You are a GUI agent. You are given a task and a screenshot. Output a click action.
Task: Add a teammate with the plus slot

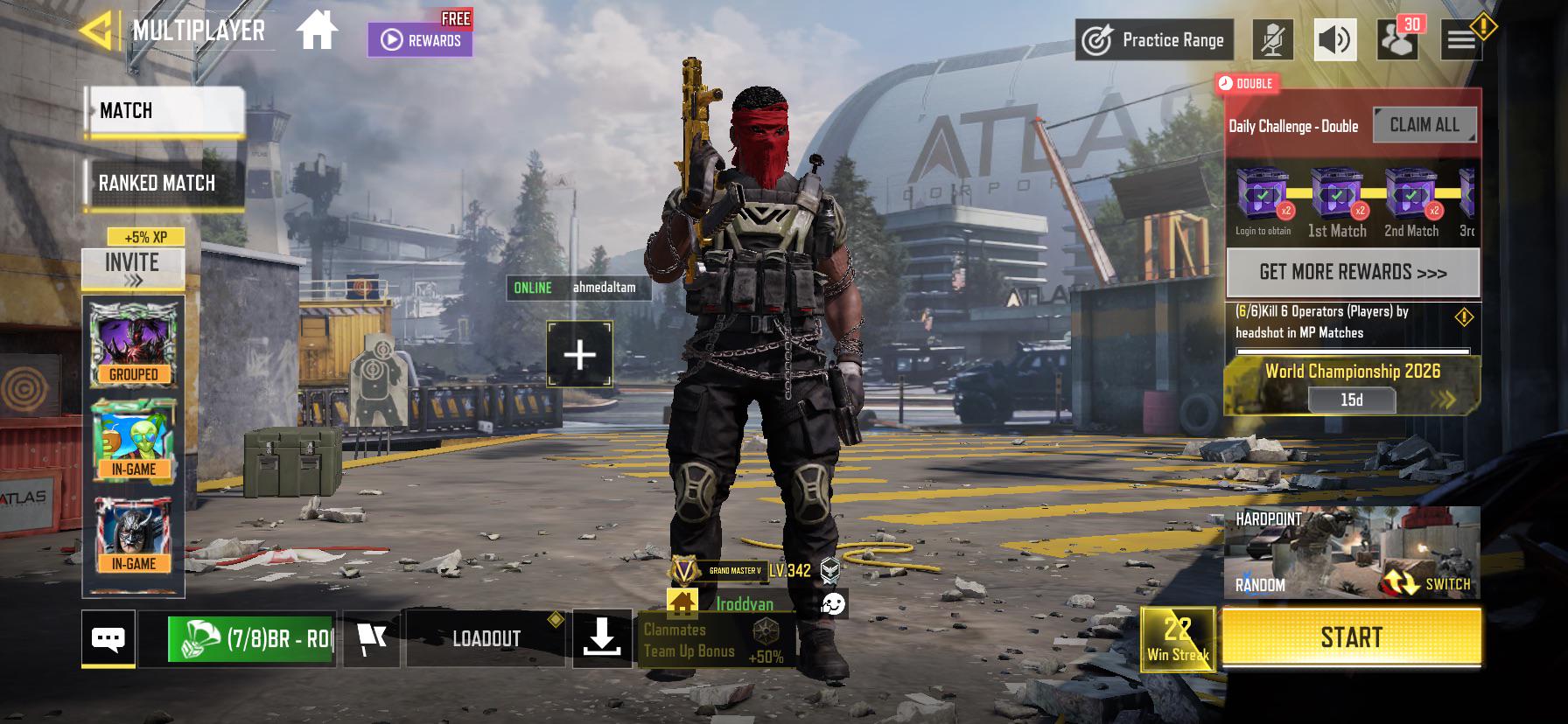[x=579, y=354]
